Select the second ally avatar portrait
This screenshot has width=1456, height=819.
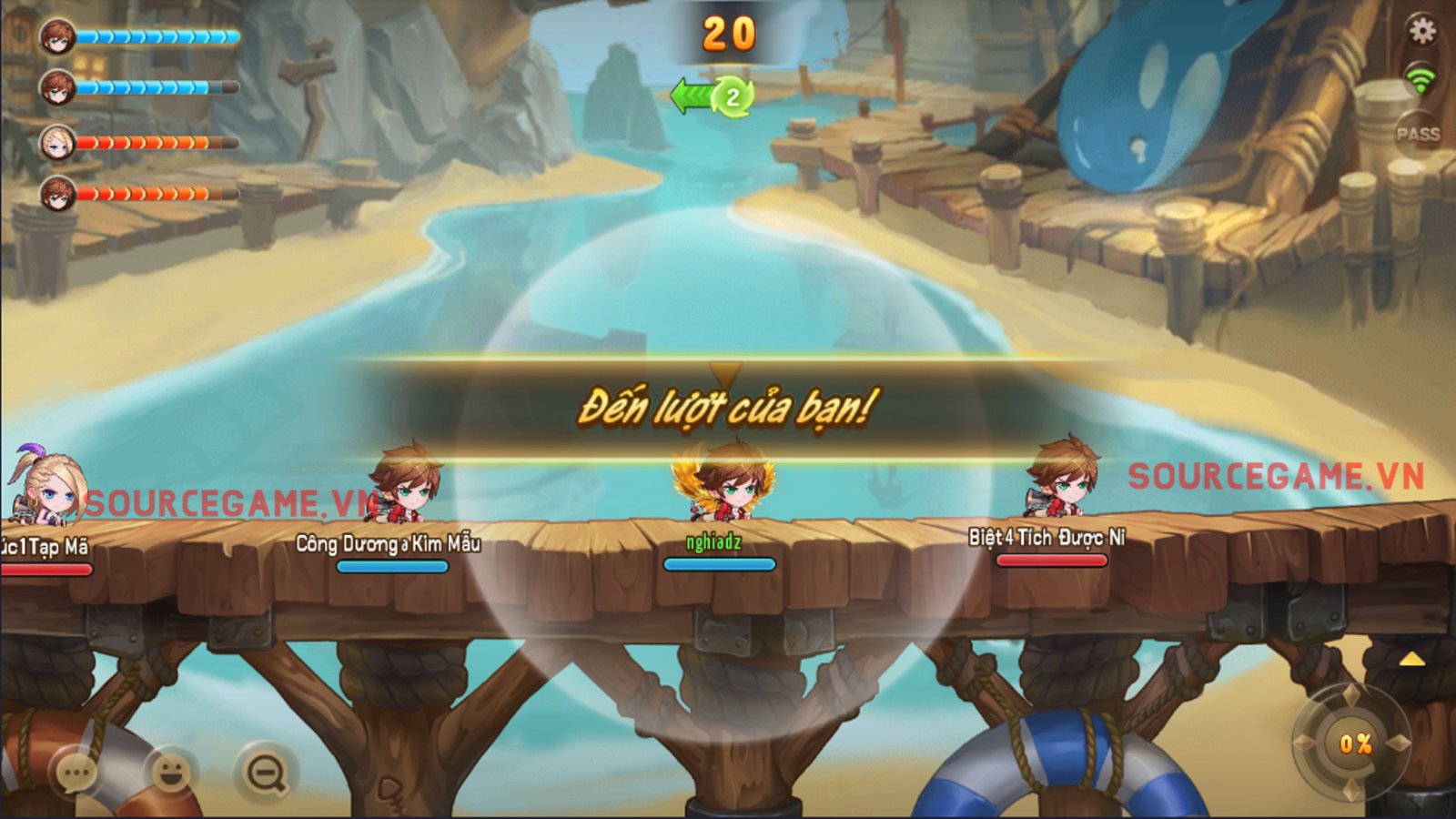(56, 86)
